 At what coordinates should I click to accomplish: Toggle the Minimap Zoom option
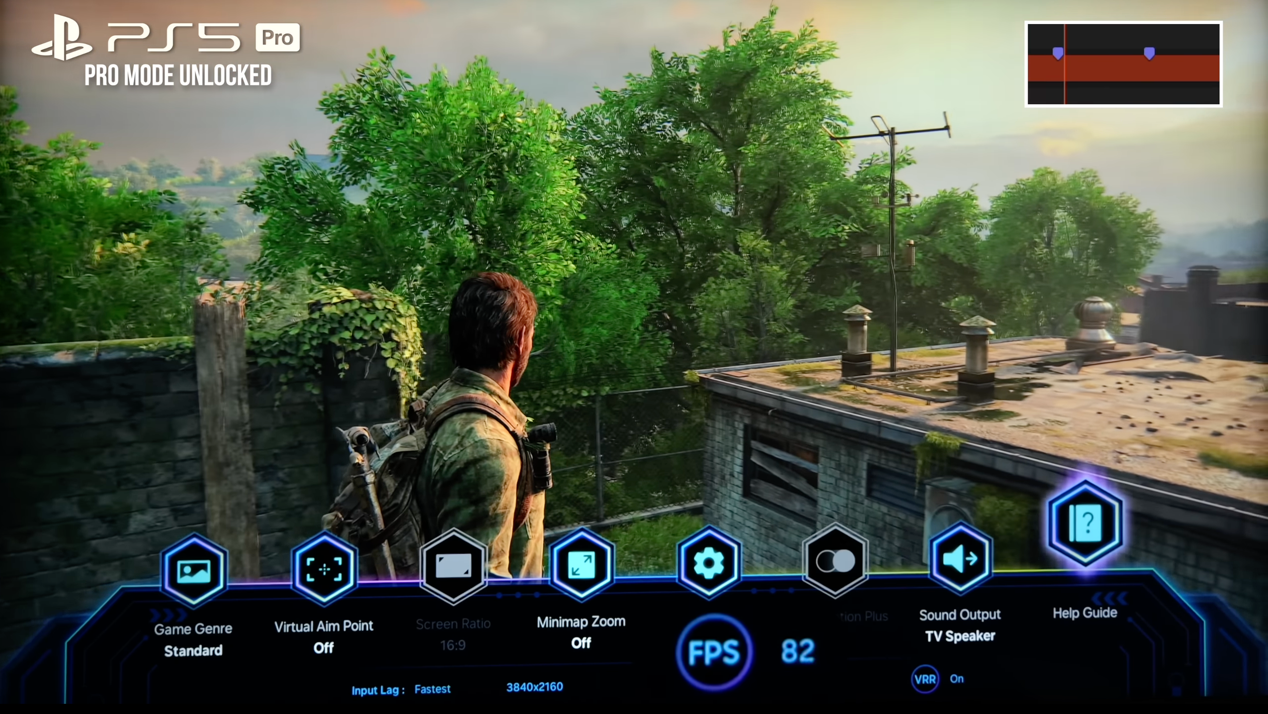581,565
